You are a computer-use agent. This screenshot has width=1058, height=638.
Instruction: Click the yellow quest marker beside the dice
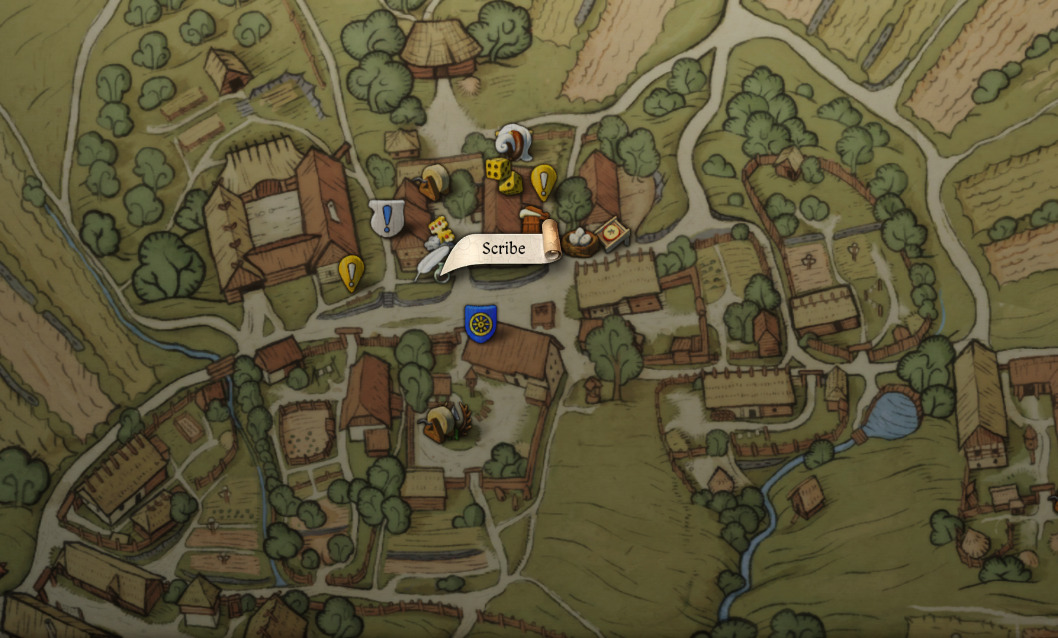[543, 181]
